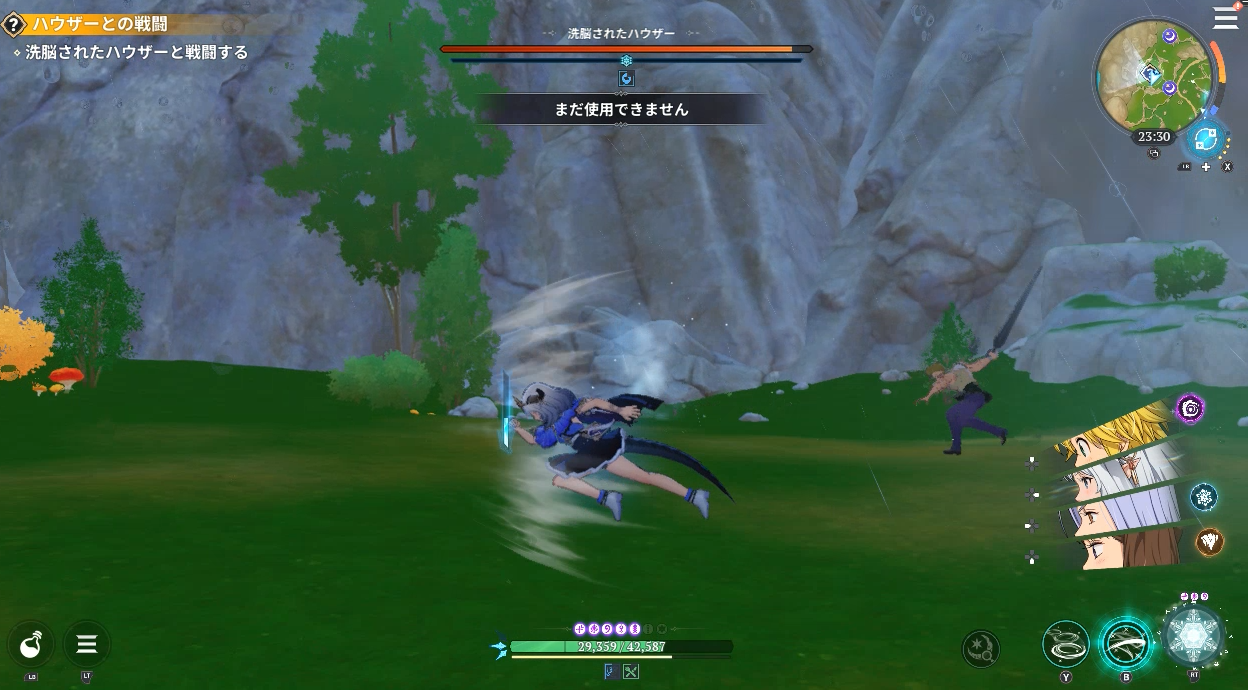
Task: Switch to the brown-haired party member
Action: click(x=1120, y=548)
